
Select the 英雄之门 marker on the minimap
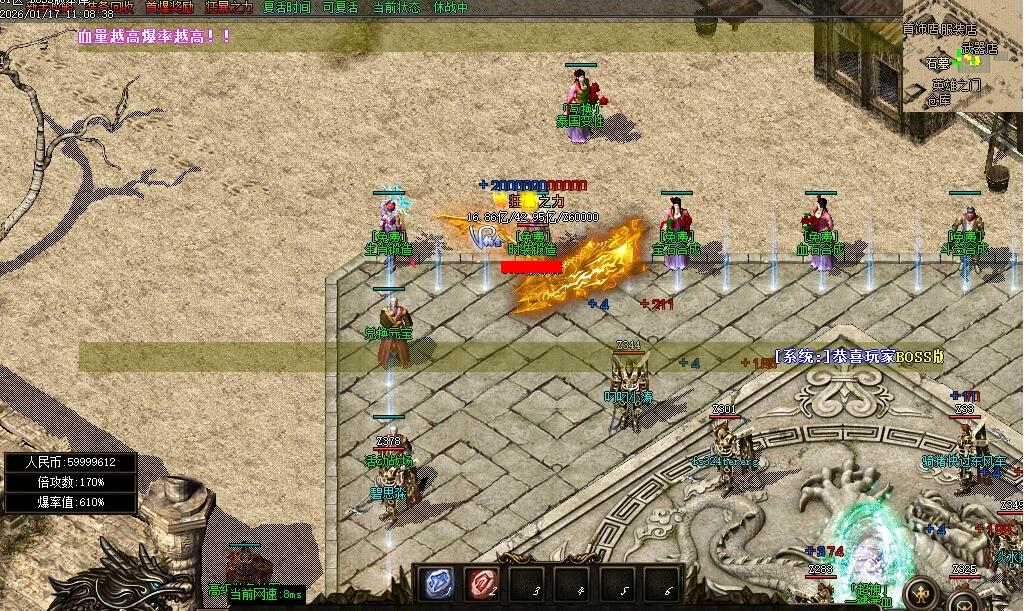pos(957,86)
